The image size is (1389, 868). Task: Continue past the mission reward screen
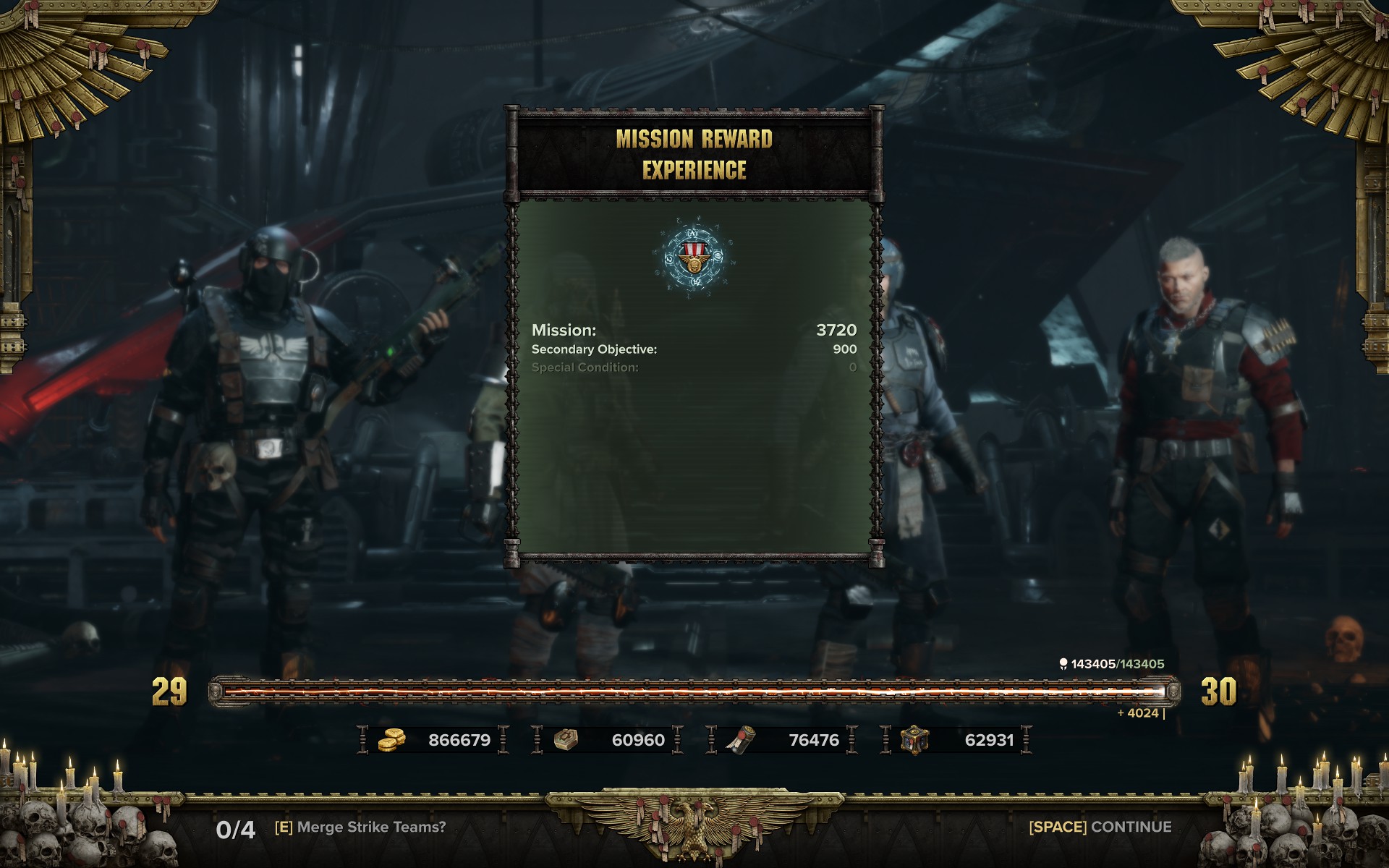(x=1100, y=827)
